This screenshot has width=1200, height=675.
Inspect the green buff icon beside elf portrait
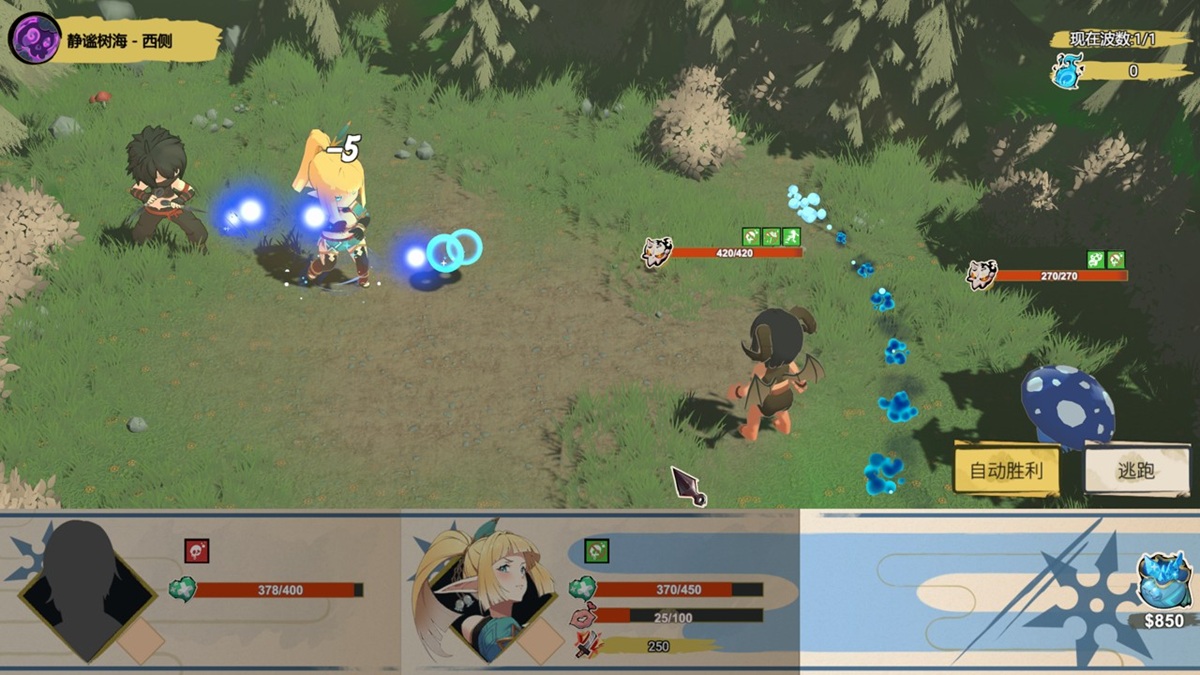point(596,551)
